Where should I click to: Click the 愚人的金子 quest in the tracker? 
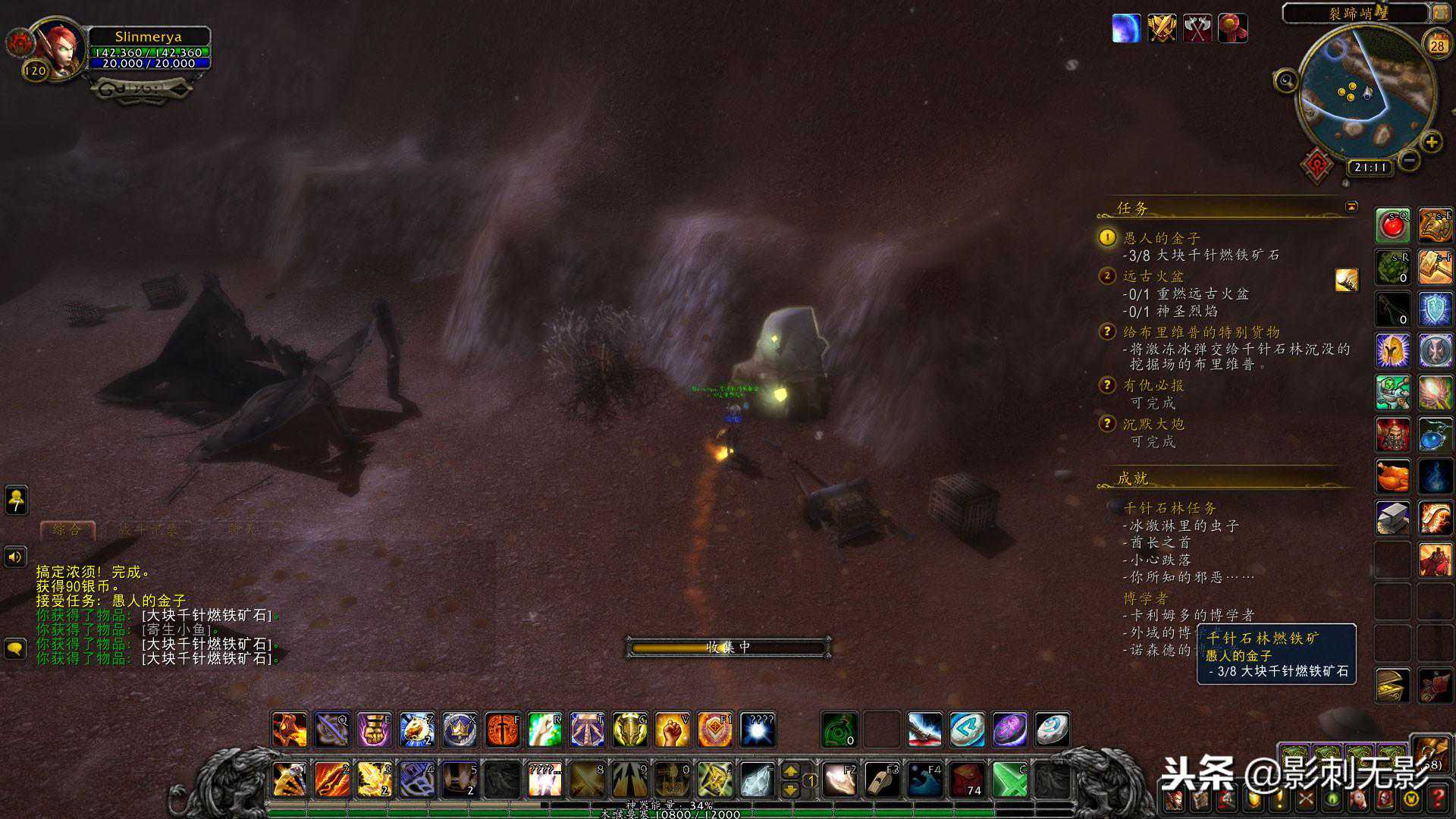click(1161, 238)
